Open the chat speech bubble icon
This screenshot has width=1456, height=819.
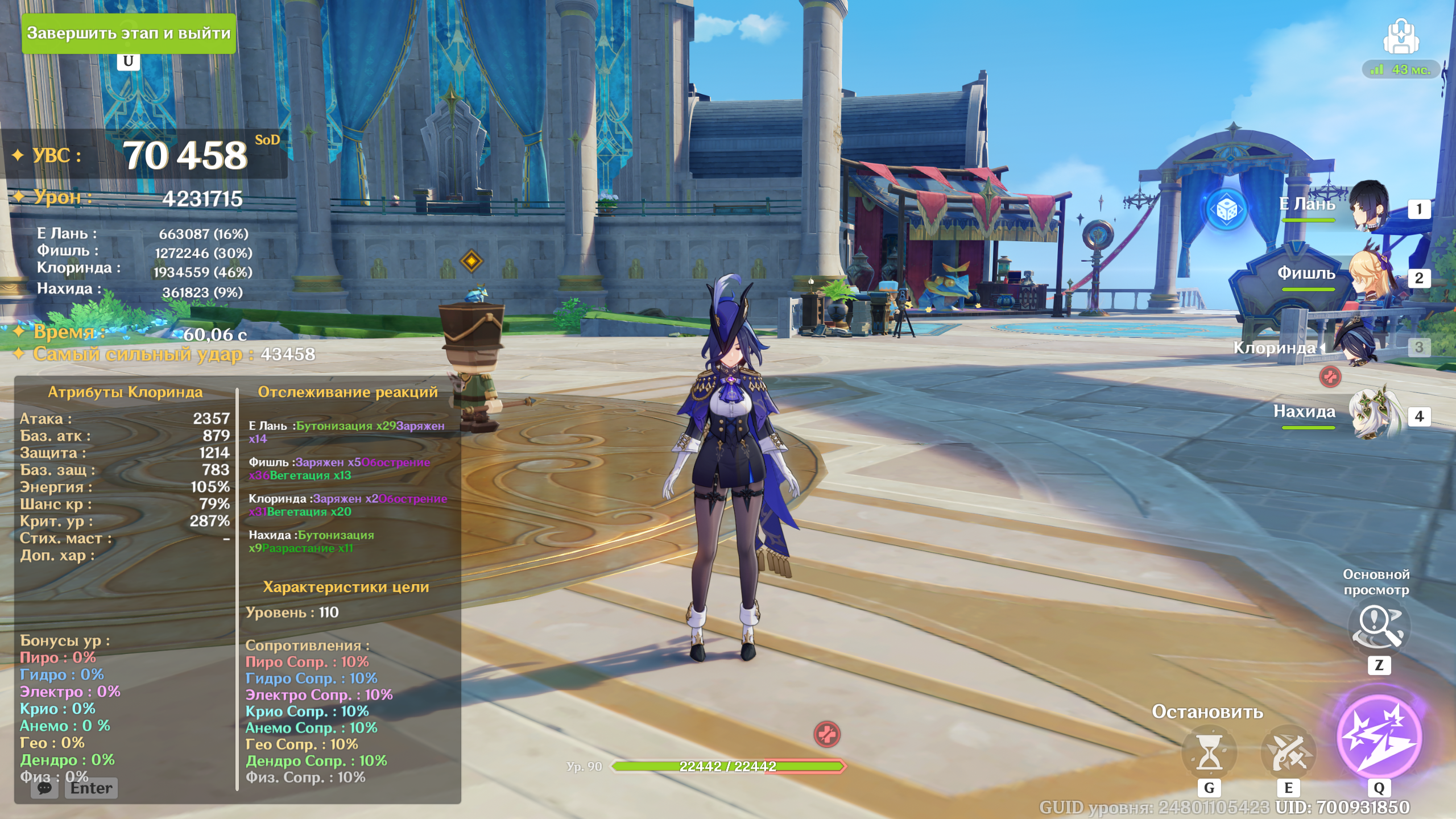click(44, 788)
